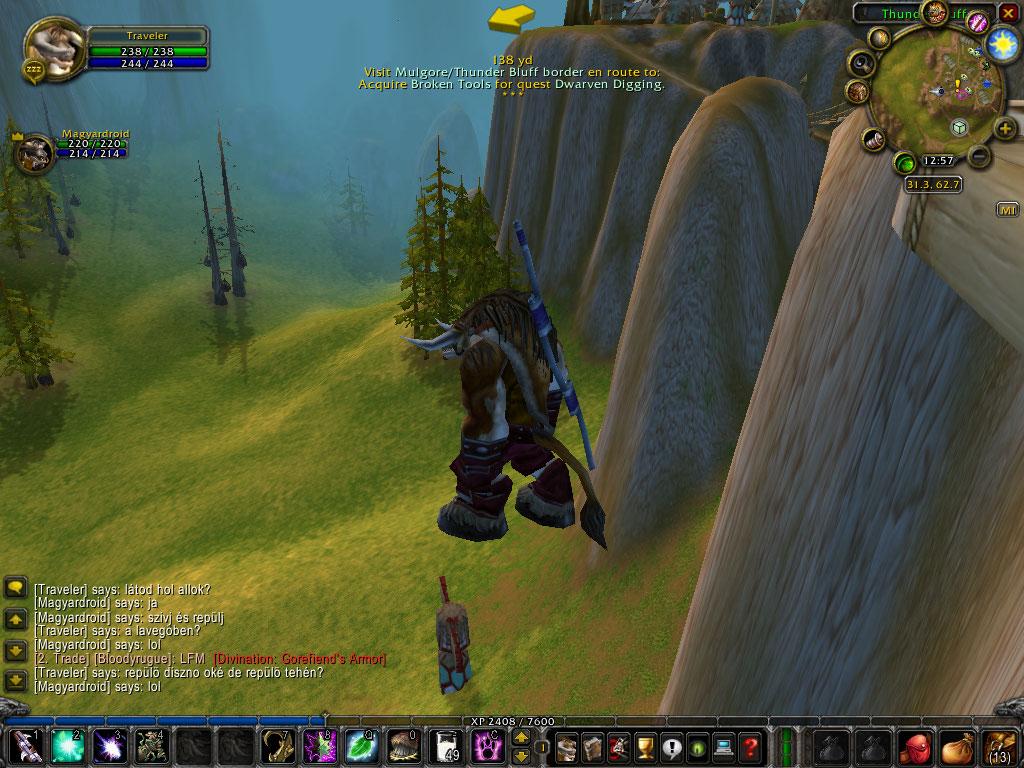
Task: Zoom out the minimap with minus button
Action: coord(980,157)
